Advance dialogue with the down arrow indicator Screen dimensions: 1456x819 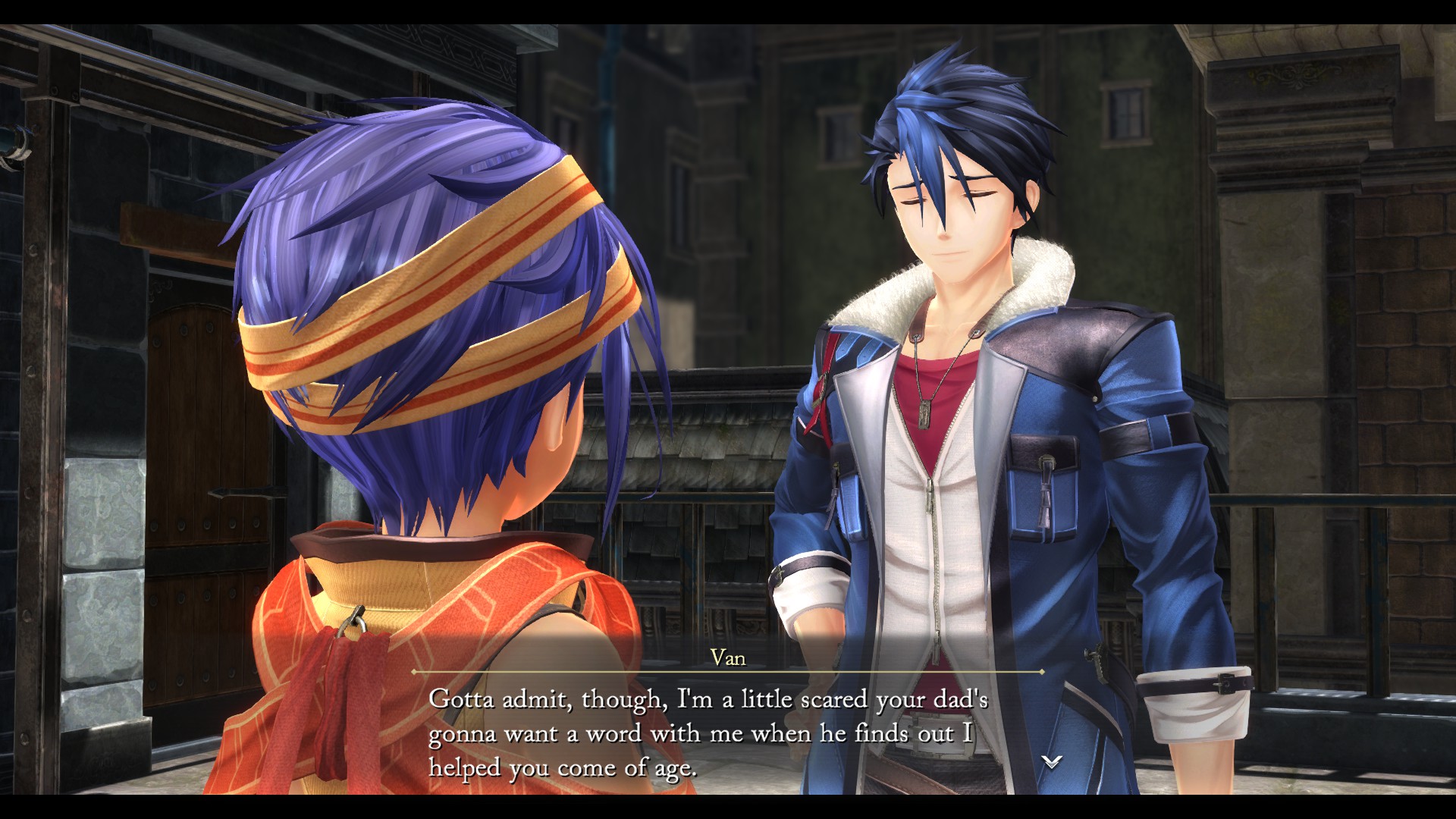1051,762
